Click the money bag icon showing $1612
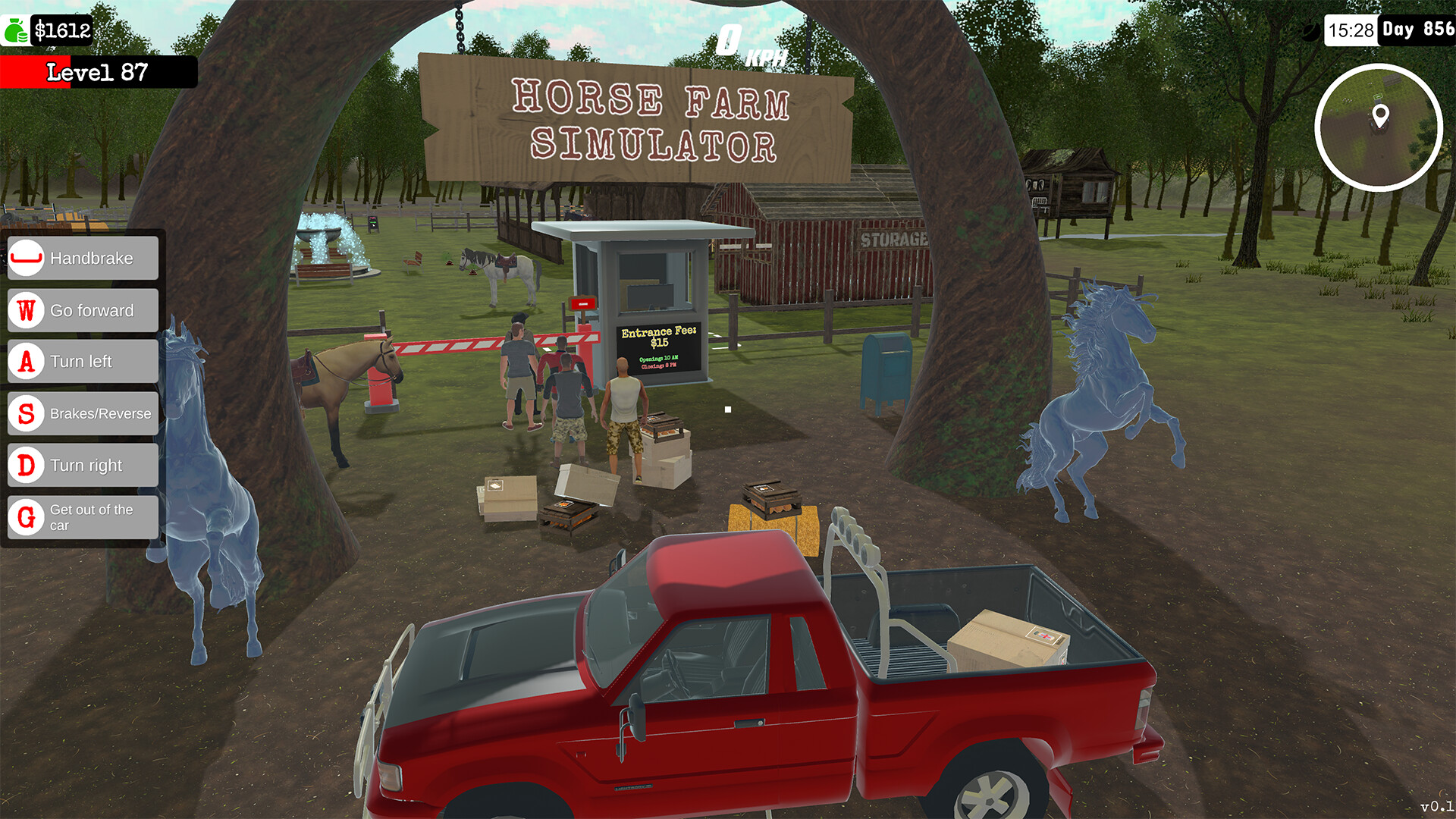This screenshot has width=1456, height=819. pos(15,30)
